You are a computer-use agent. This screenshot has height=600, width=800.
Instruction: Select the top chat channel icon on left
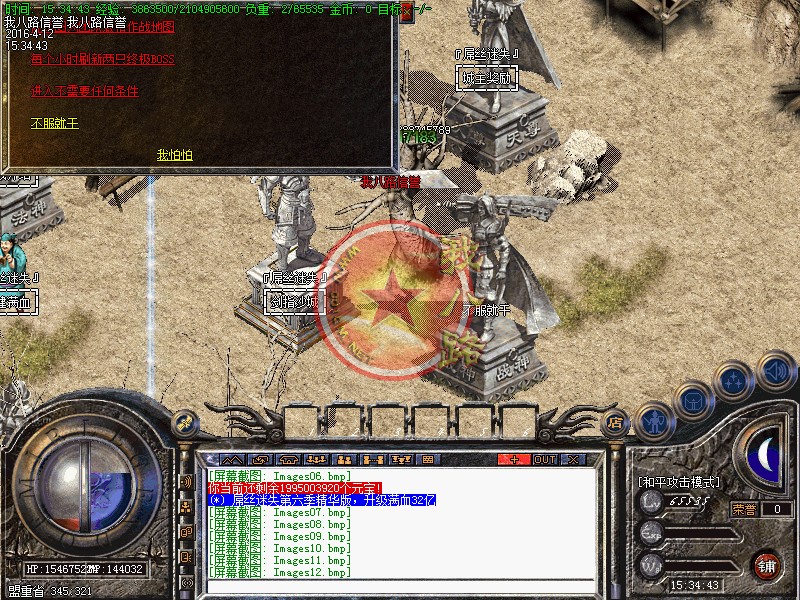(186, 481)
